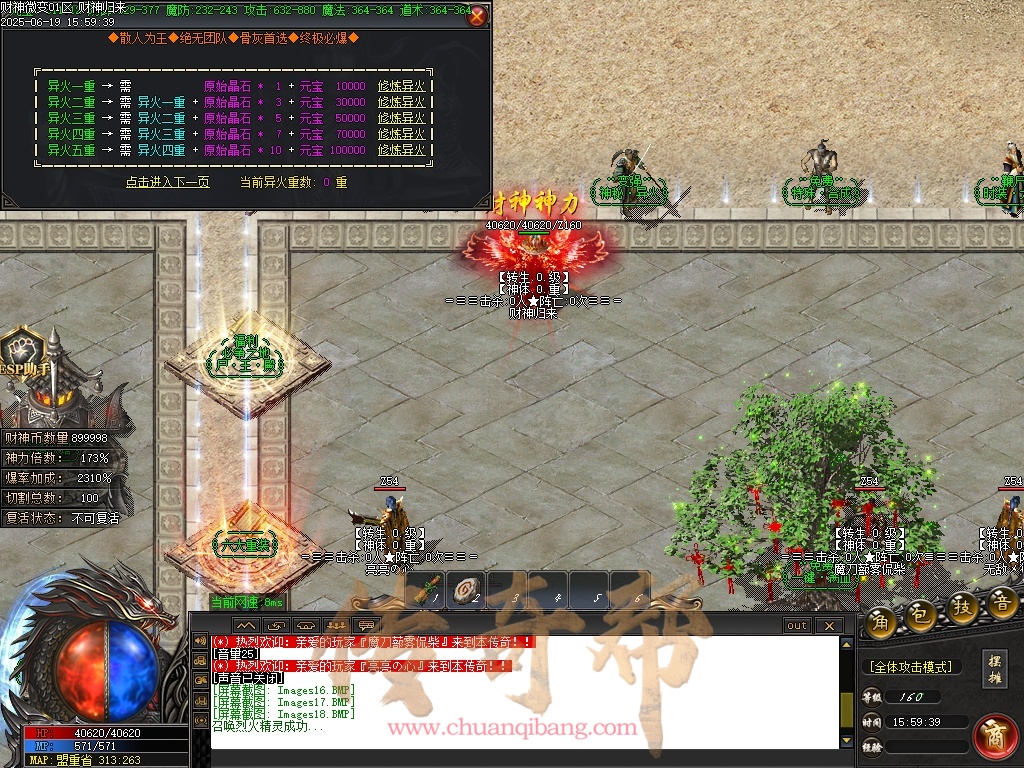Click 修炼异火 link for 异火五重
Screen dimensions: 1024x768
tap(401, 151)
